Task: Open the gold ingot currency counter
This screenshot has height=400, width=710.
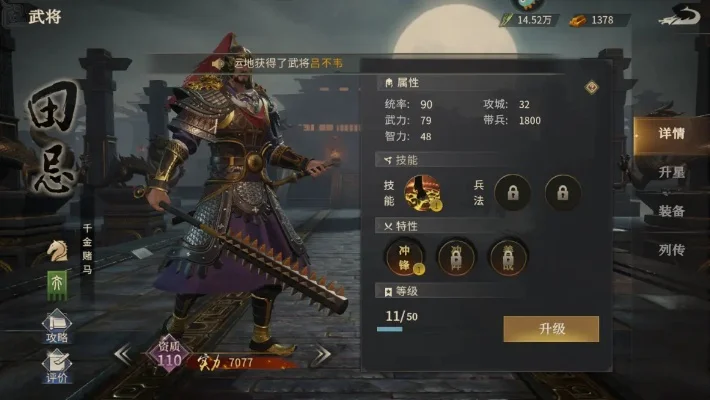Action: (x=598, y=20)
